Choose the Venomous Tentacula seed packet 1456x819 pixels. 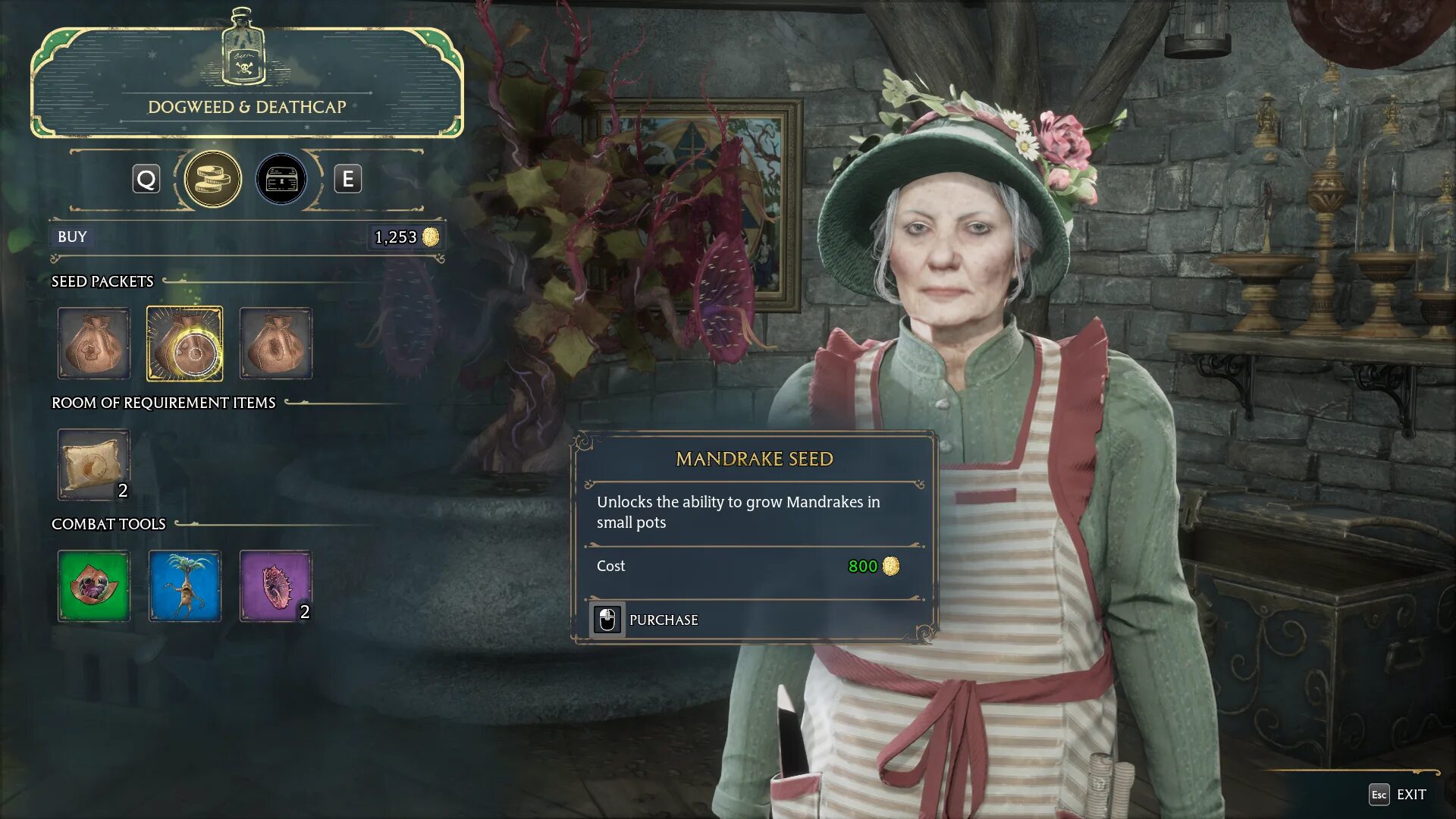pos(276,344)
